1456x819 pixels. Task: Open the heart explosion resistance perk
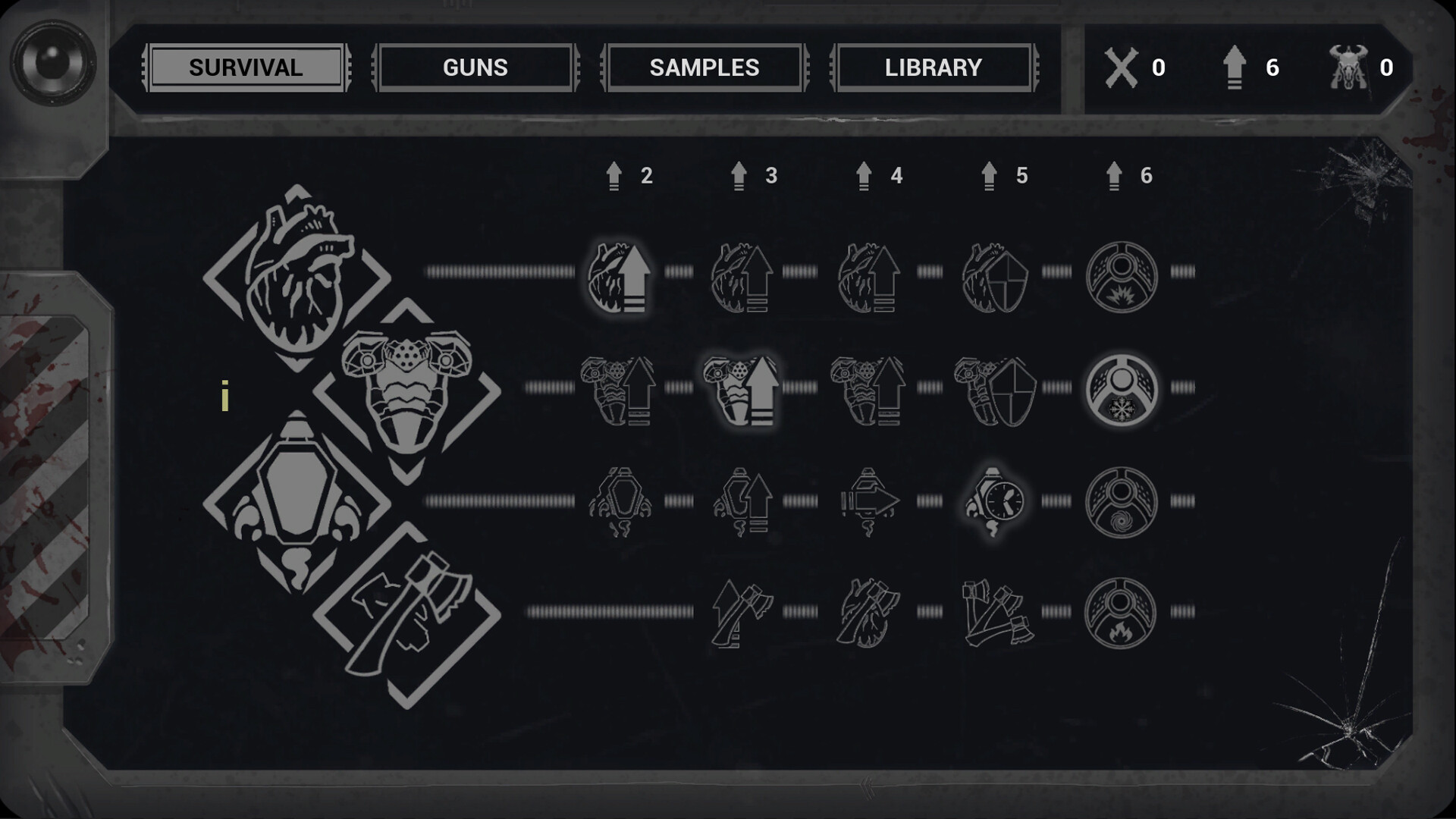[x=1121, y=277]
